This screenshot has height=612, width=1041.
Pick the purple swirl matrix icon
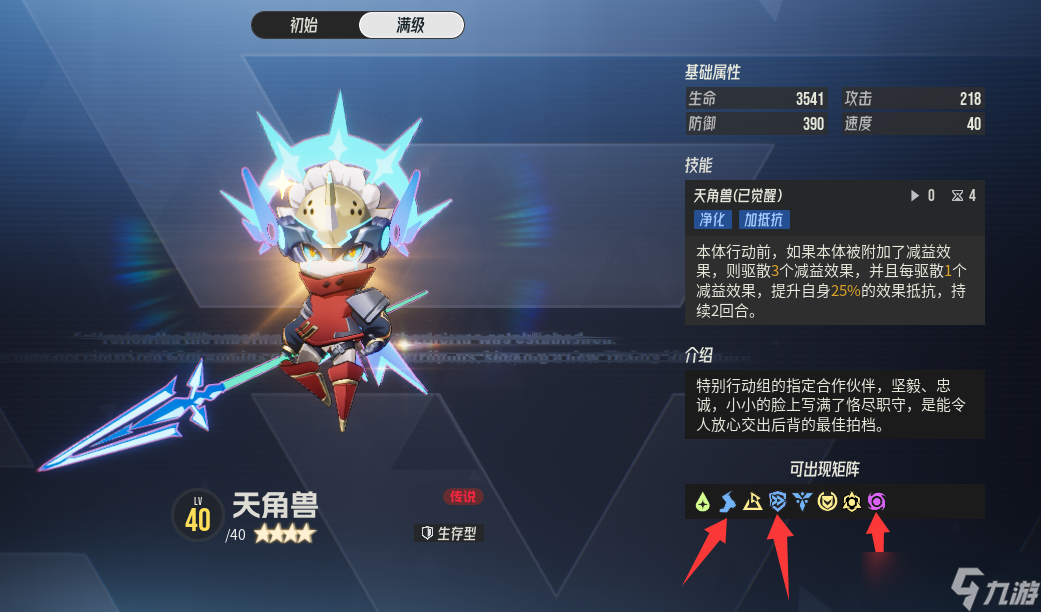click(x=877, y=502)
